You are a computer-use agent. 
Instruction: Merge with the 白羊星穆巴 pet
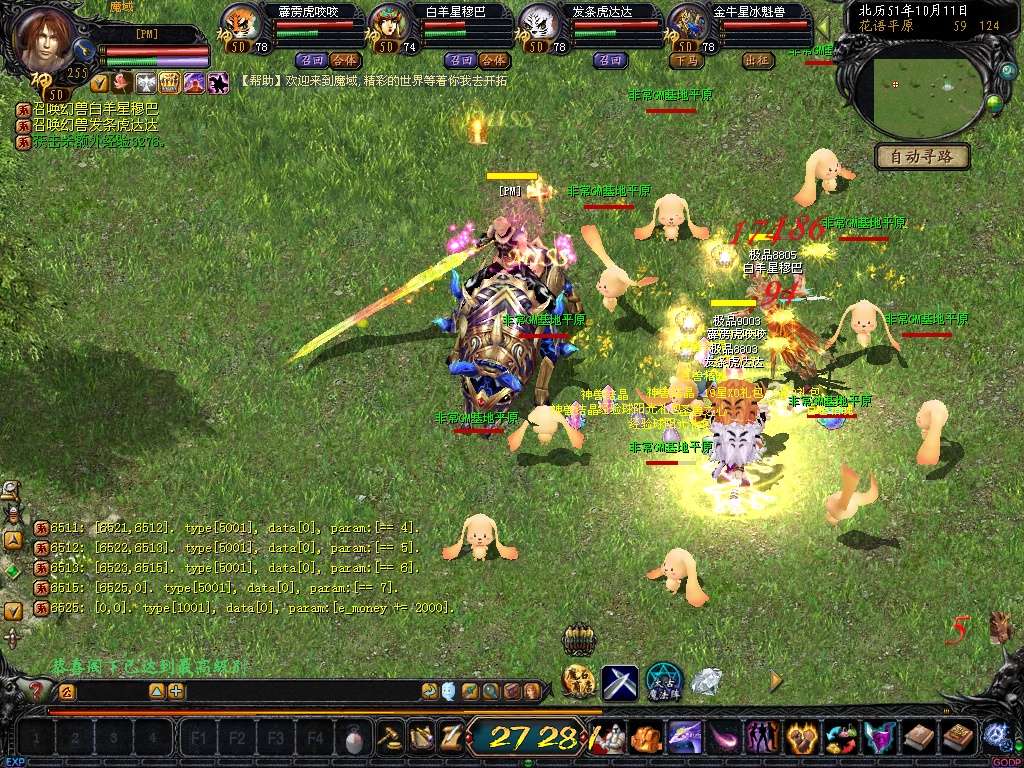coord(493,60)
